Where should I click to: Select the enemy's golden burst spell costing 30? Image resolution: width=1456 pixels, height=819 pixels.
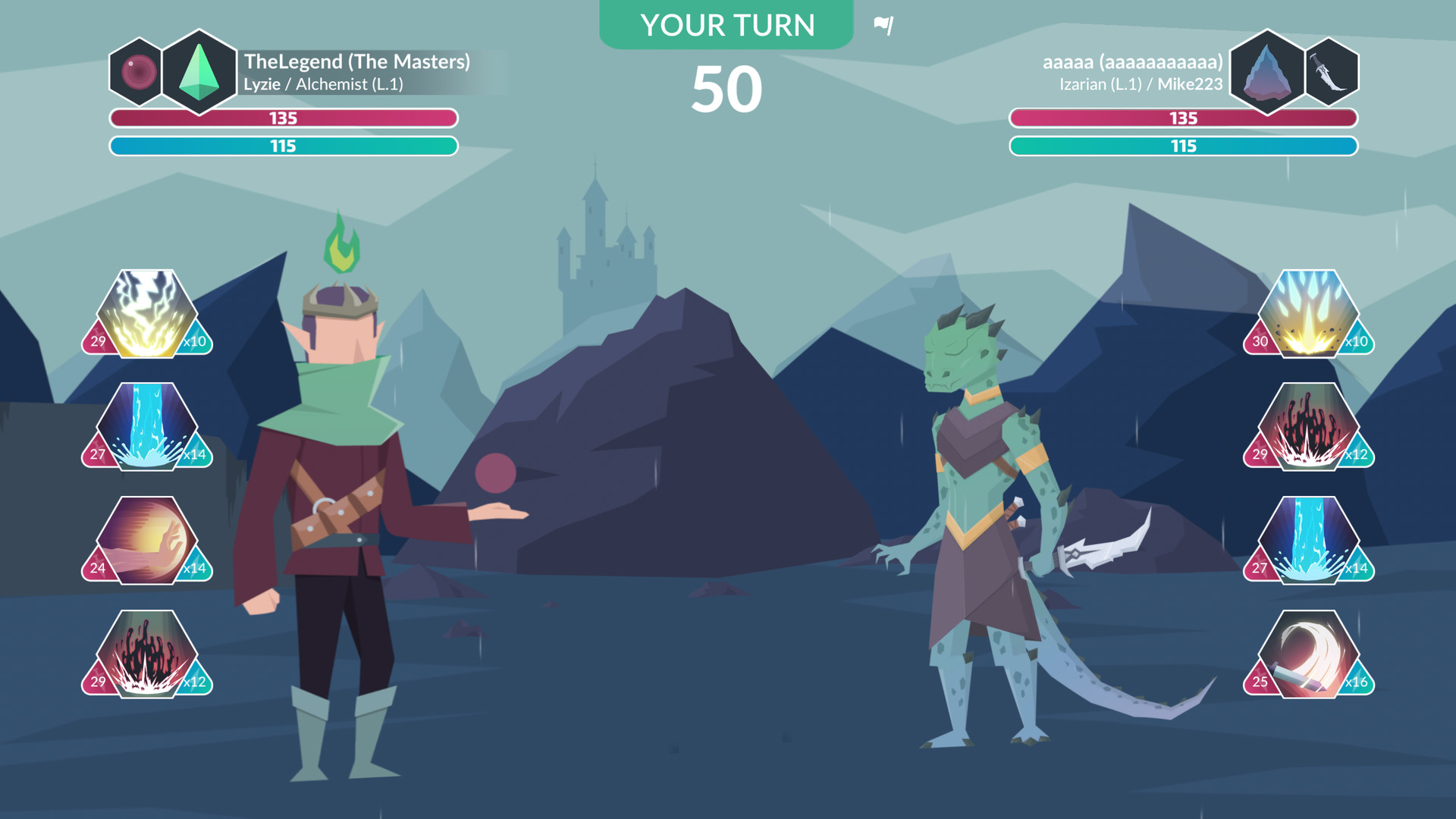1308,312
